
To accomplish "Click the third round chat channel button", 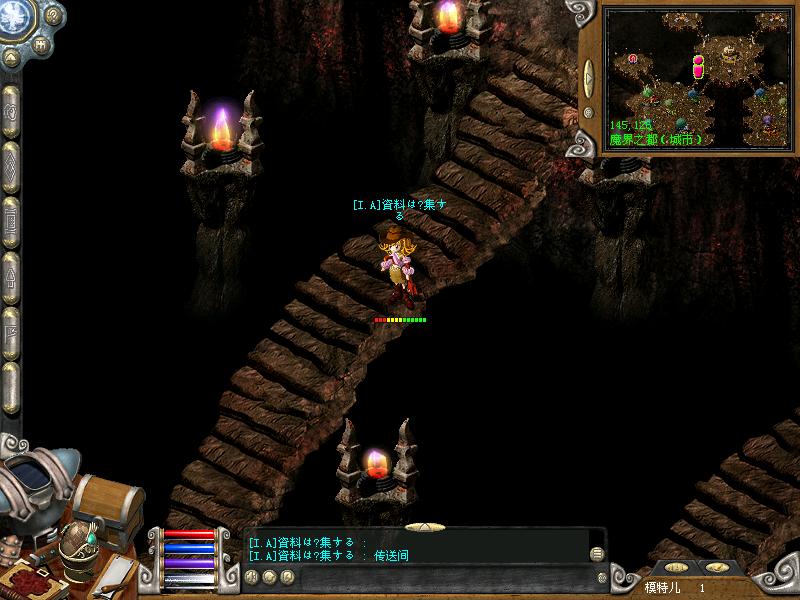I will [288, 577].
